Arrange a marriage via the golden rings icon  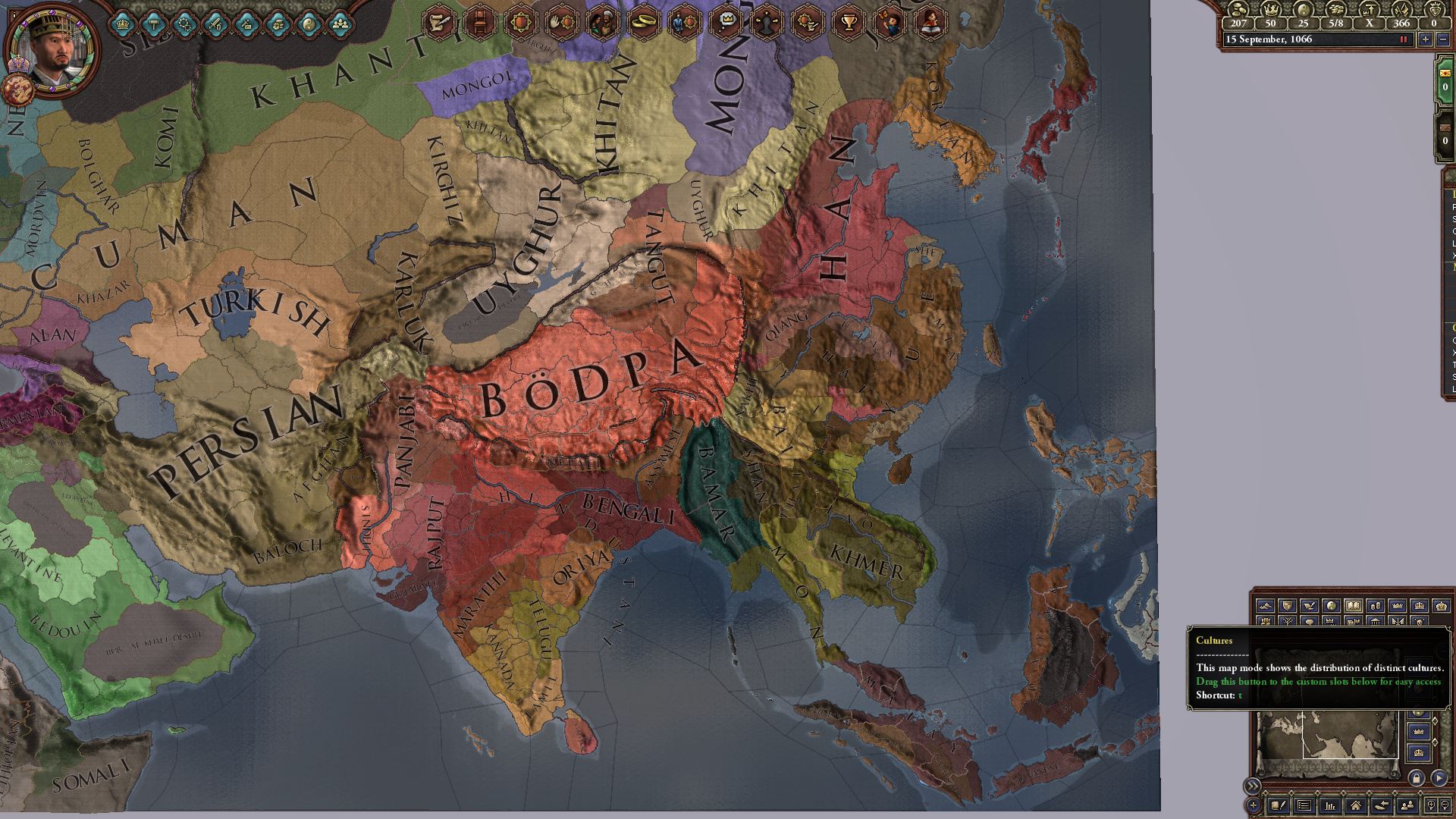644,21
